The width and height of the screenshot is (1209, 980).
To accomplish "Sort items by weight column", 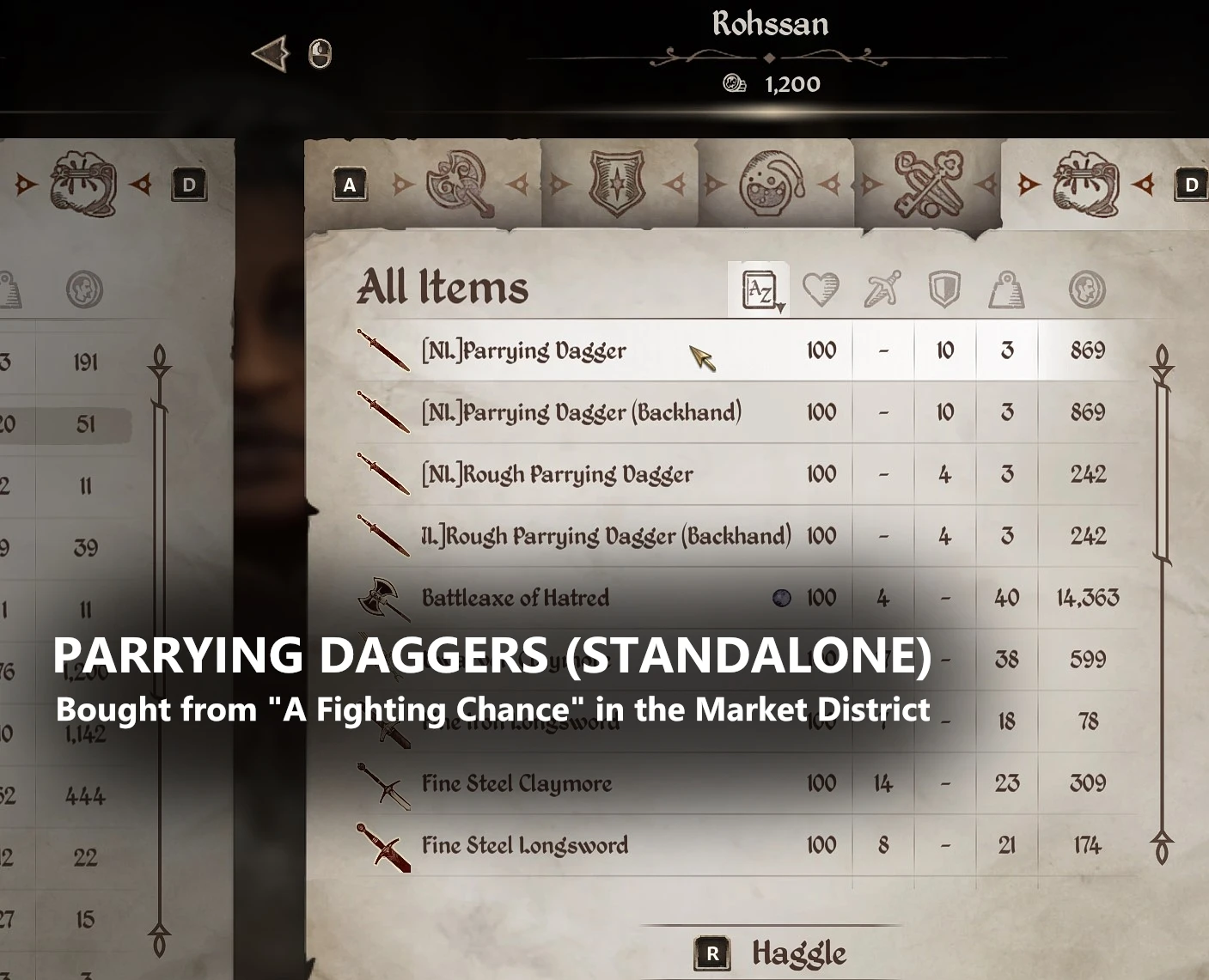I will click(1006, 290).
